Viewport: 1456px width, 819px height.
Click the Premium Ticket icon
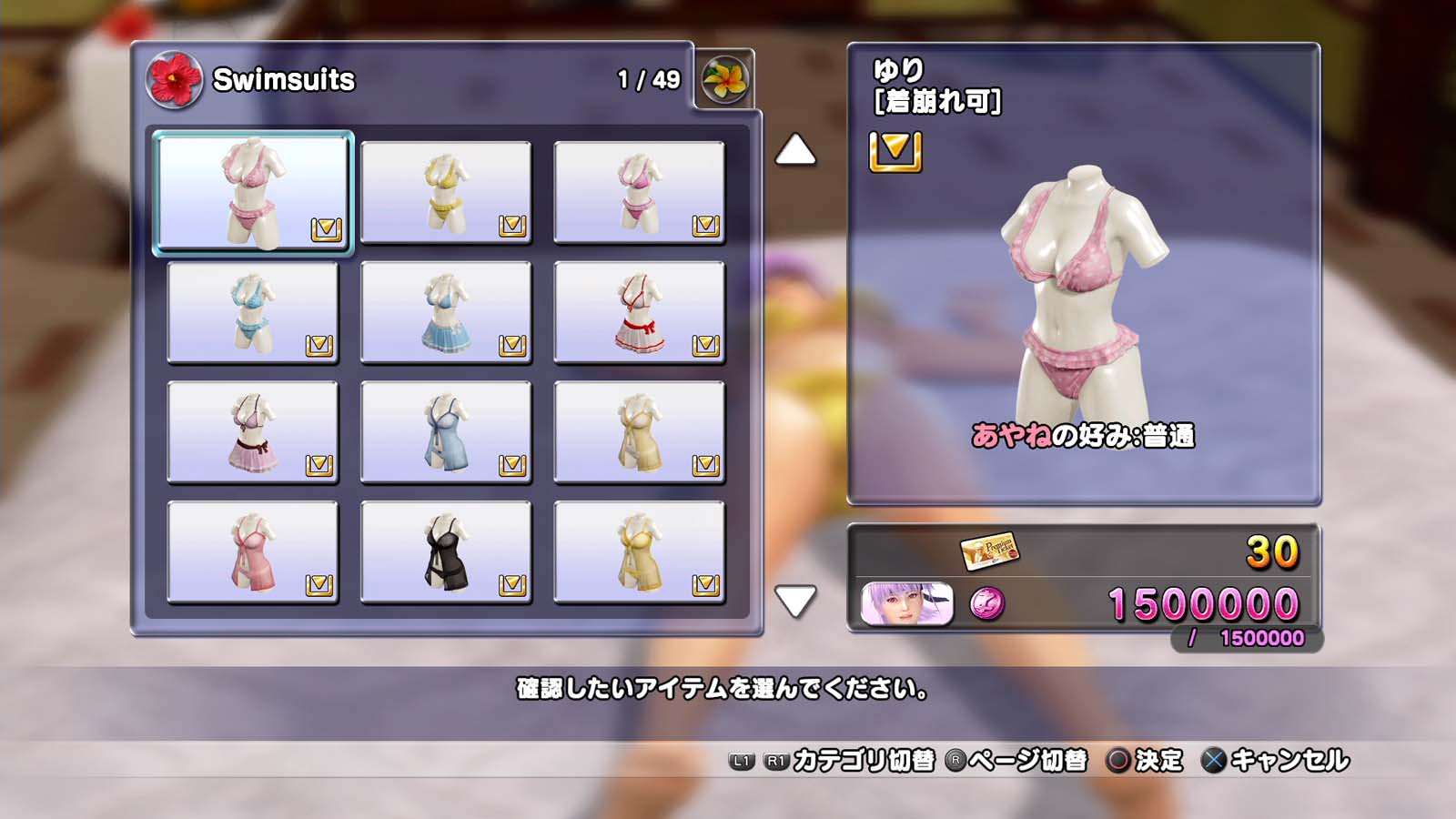989,550
